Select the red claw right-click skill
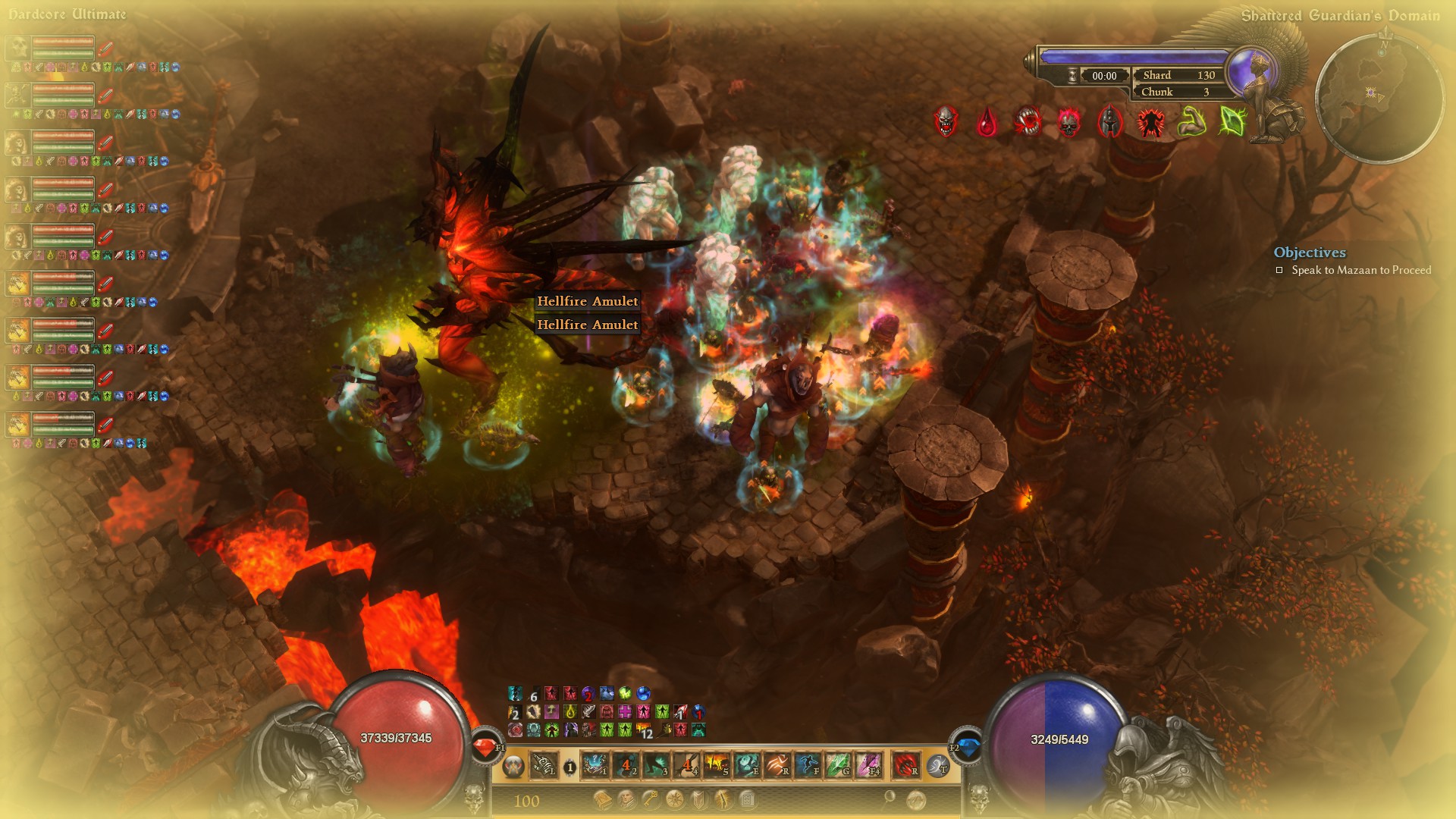 click(905, 766)
